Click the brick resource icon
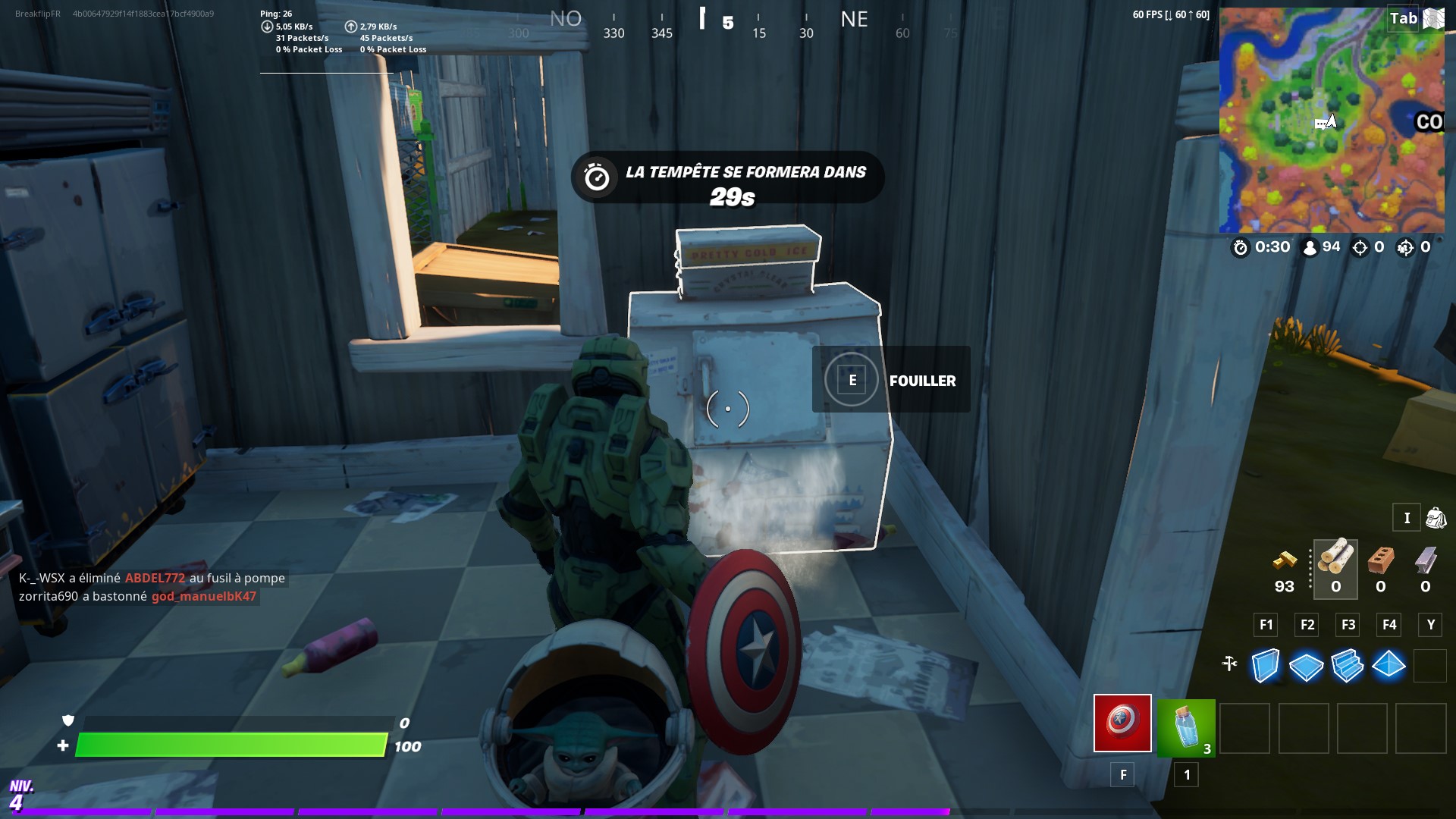The width and height of the screenshot is (1456, 819). click(x=1380, y=561)
